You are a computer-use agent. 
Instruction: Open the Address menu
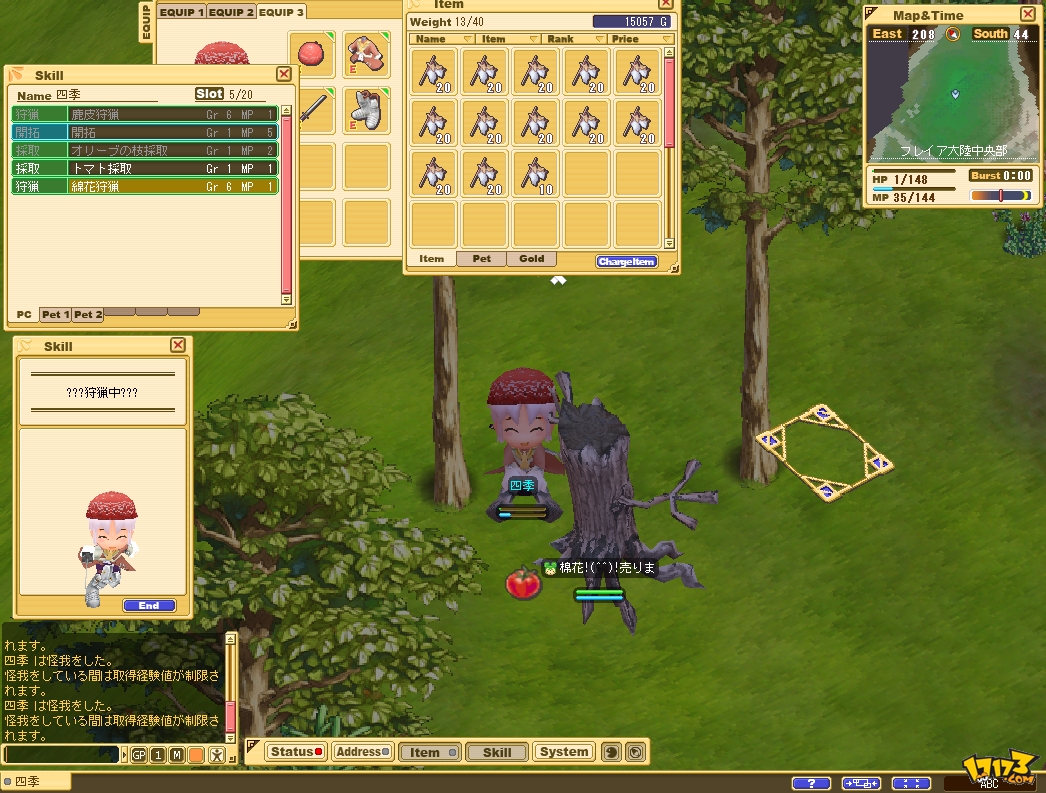tap(360, 752)
